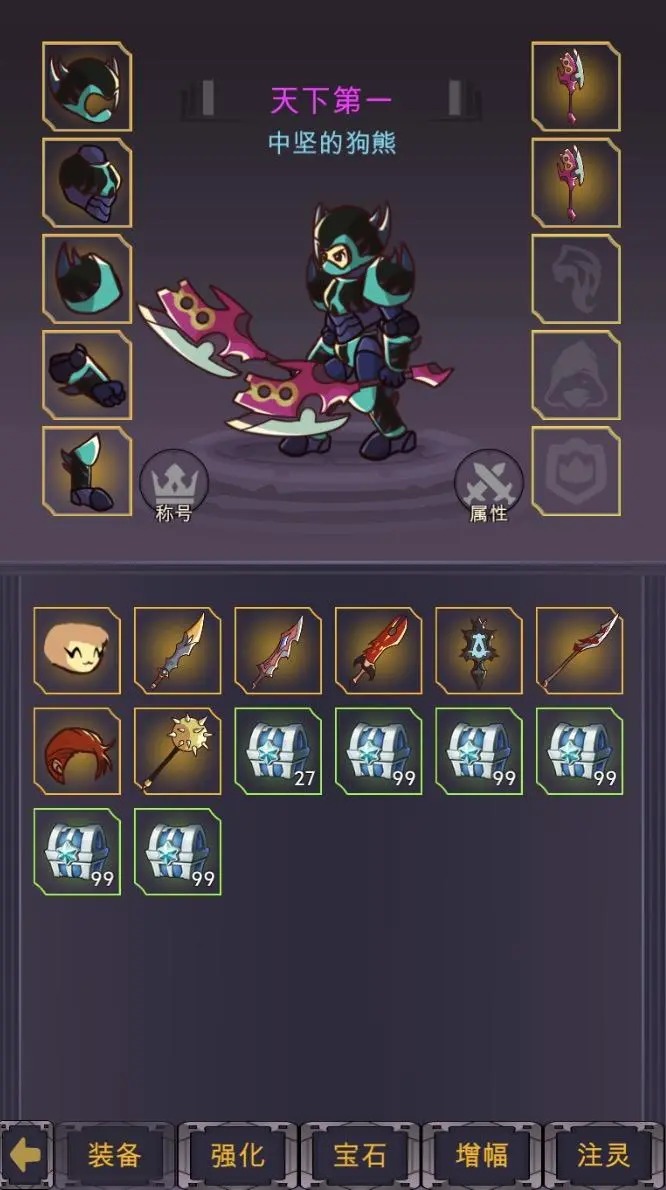The width and height of the screenshot is (666, 1190).
Task: Go back with the yellow arrow button
Action: (27, 1156)
